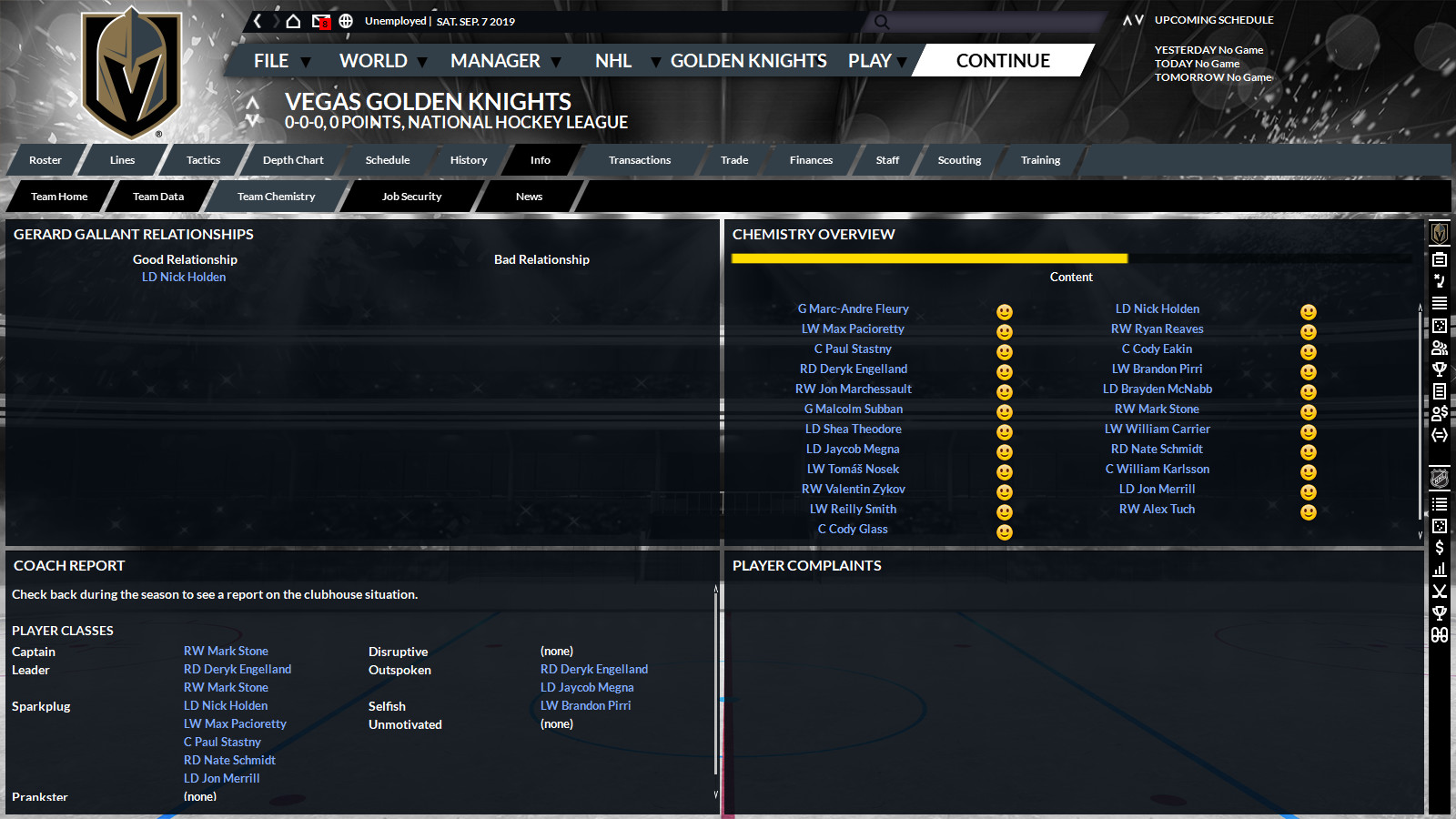
Task: Click the dollar sign finances icon in sidebar
Action: (x=1439, y=547)
